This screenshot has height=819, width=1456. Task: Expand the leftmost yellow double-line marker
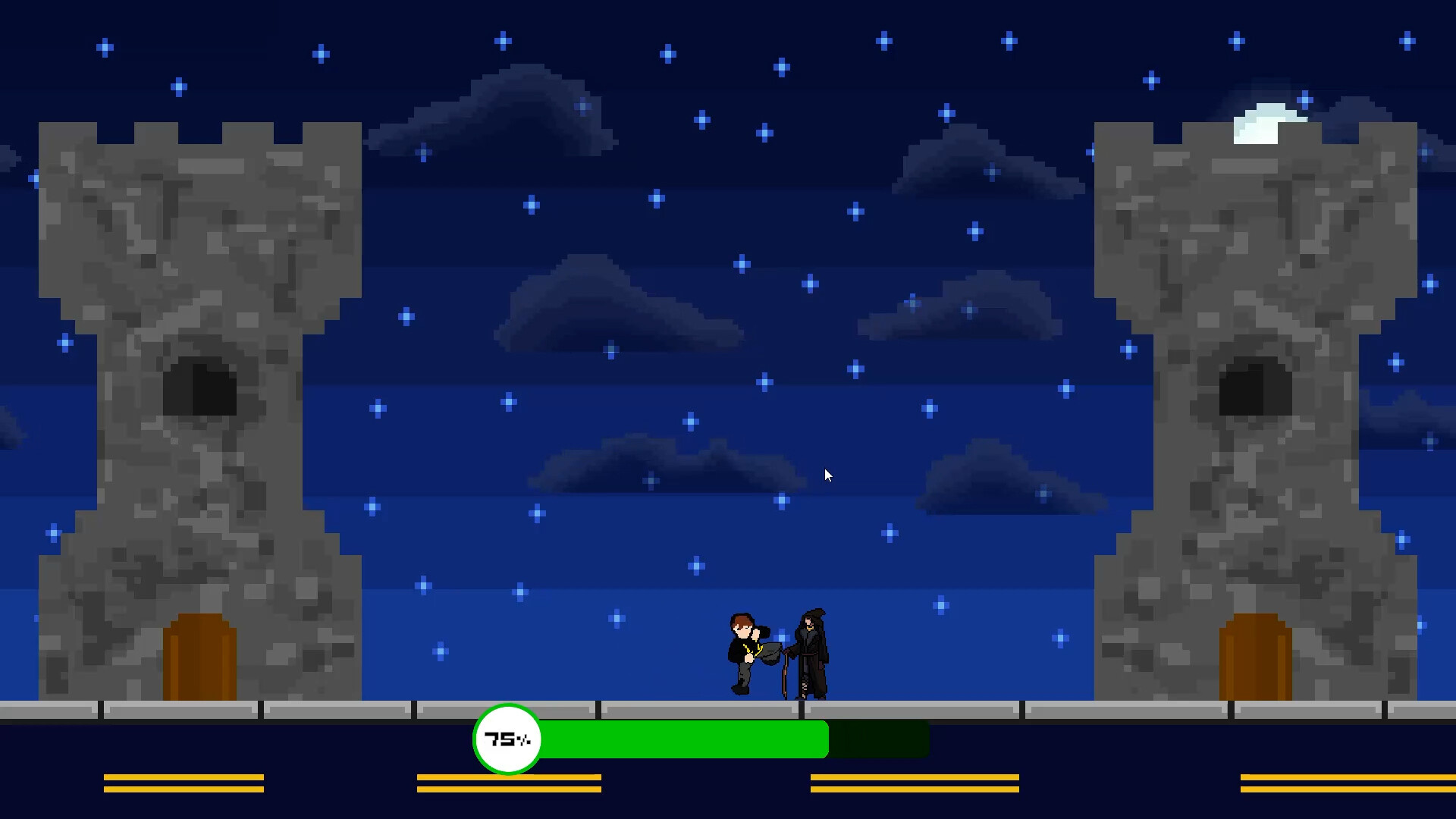point(184,783)
